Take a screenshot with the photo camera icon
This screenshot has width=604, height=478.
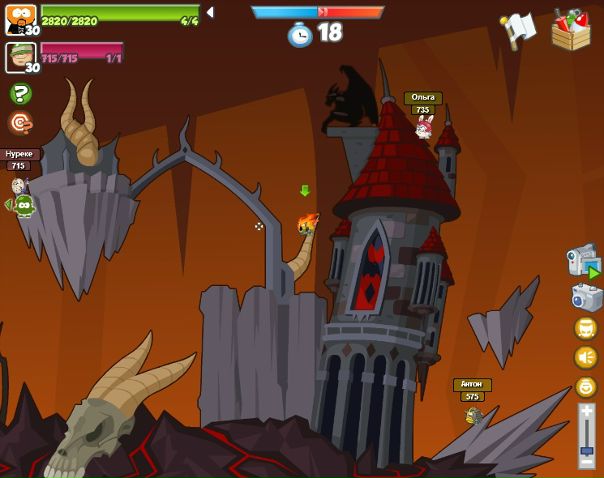pyautogui.click(x=586, y=297)
